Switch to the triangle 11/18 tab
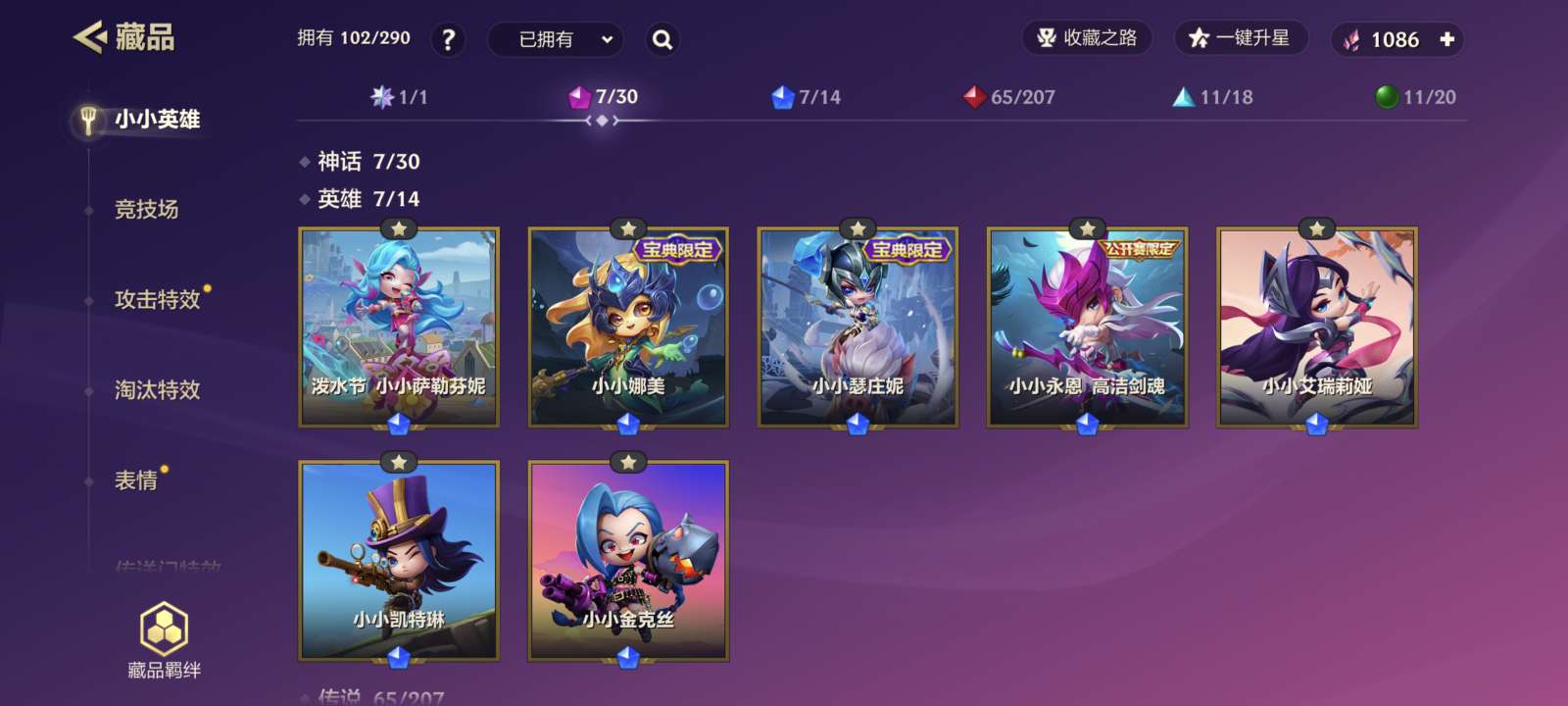 pyautogui.click(x=1213, y=97)
